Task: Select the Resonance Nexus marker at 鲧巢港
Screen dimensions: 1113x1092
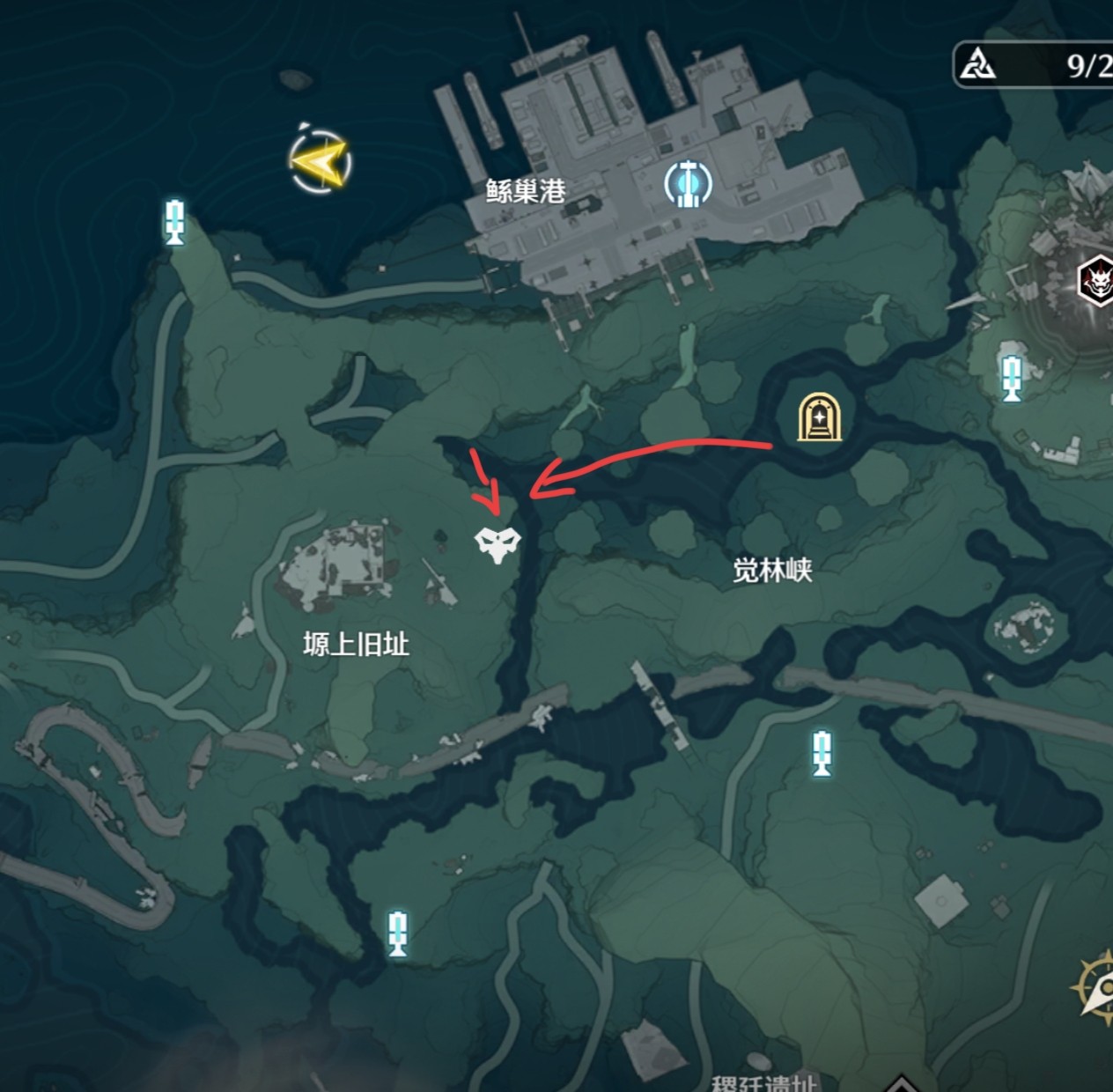Action: pos(688,183)
